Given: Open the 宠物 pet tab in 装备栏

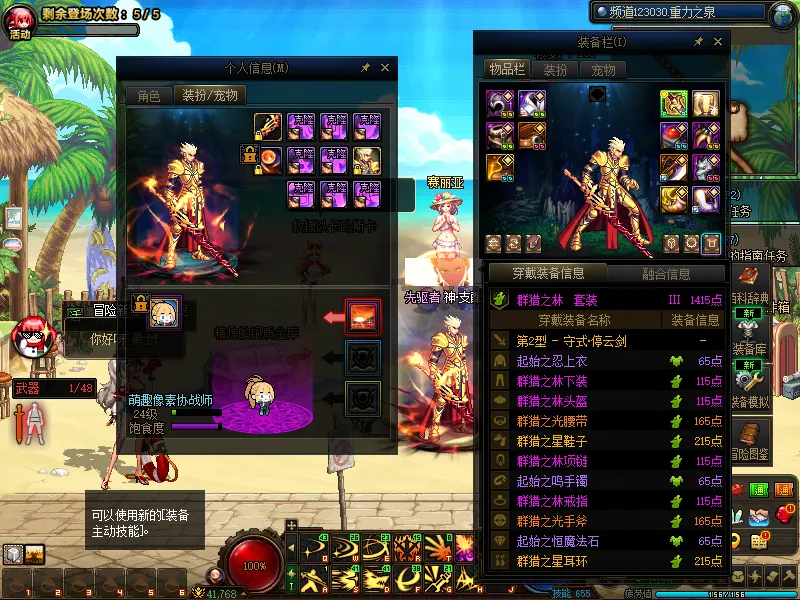Looking at the screenshot, I should click(x=603, y=70).
